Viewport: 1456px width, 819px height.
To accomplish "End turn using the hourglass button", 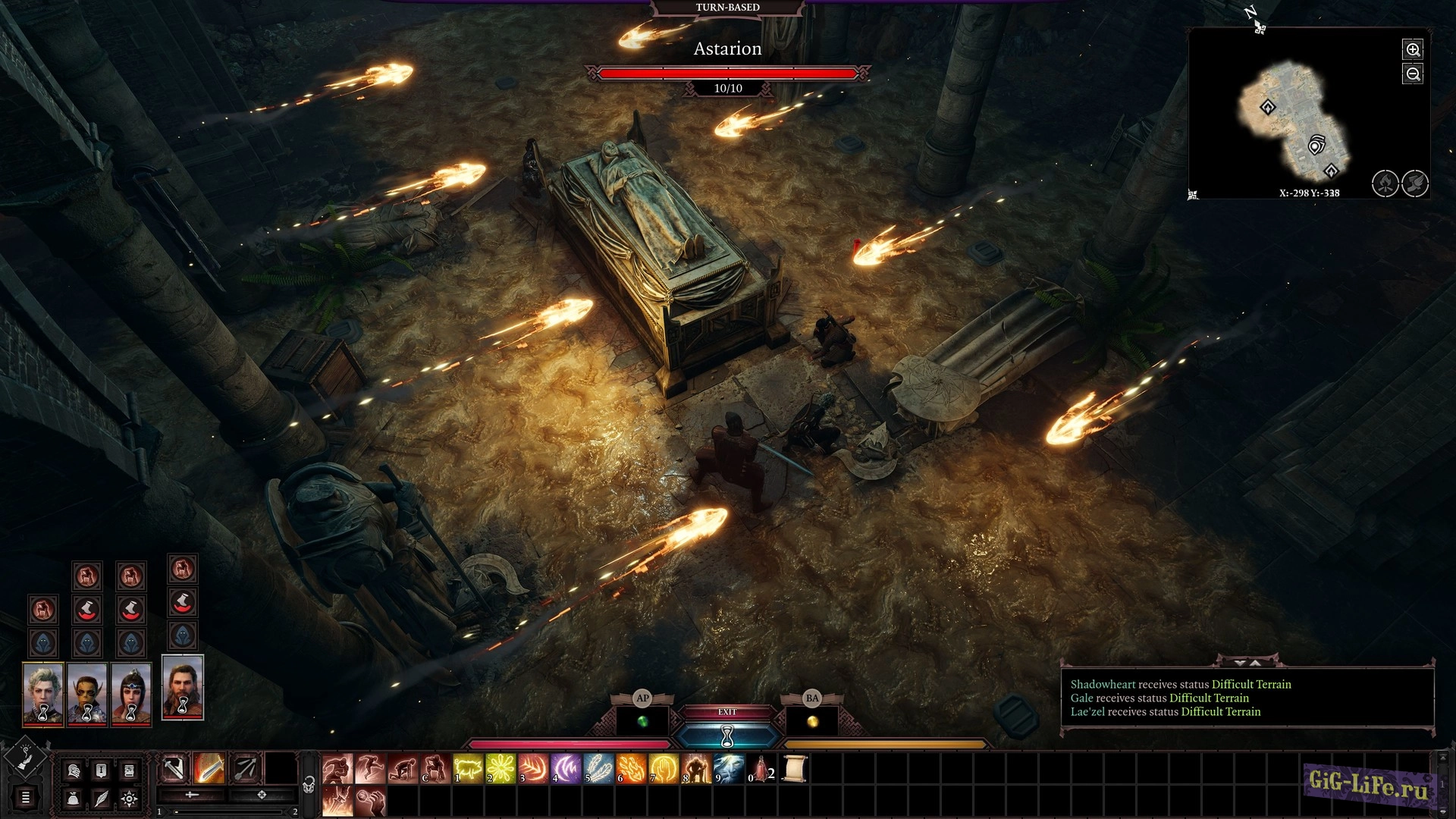I will pos(727,735).
